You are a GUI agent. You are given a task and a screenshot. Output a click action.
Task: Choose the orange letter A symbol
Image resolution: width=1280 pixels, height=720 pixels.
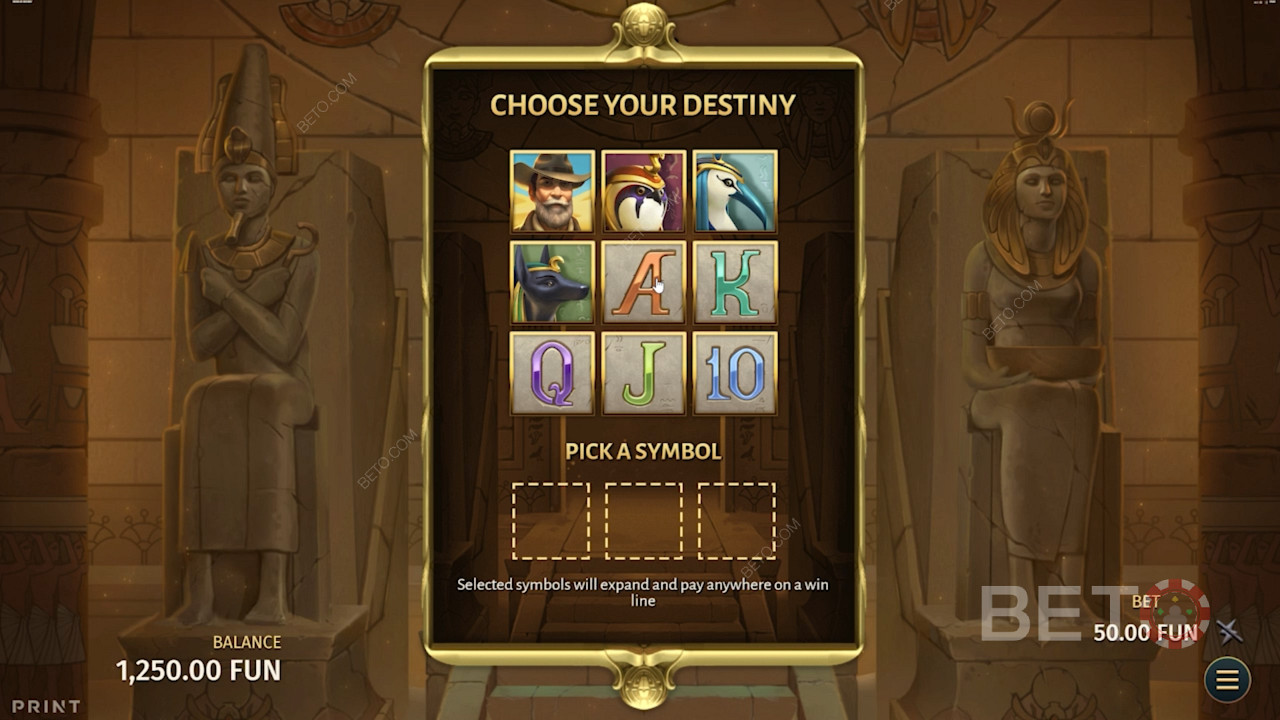pos(643,282)
